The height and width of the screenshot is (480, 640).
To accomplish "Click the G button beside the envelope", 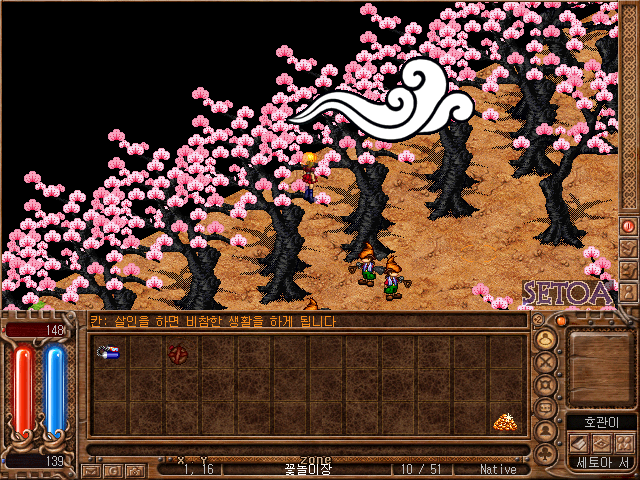I will (x=112, y=469).
